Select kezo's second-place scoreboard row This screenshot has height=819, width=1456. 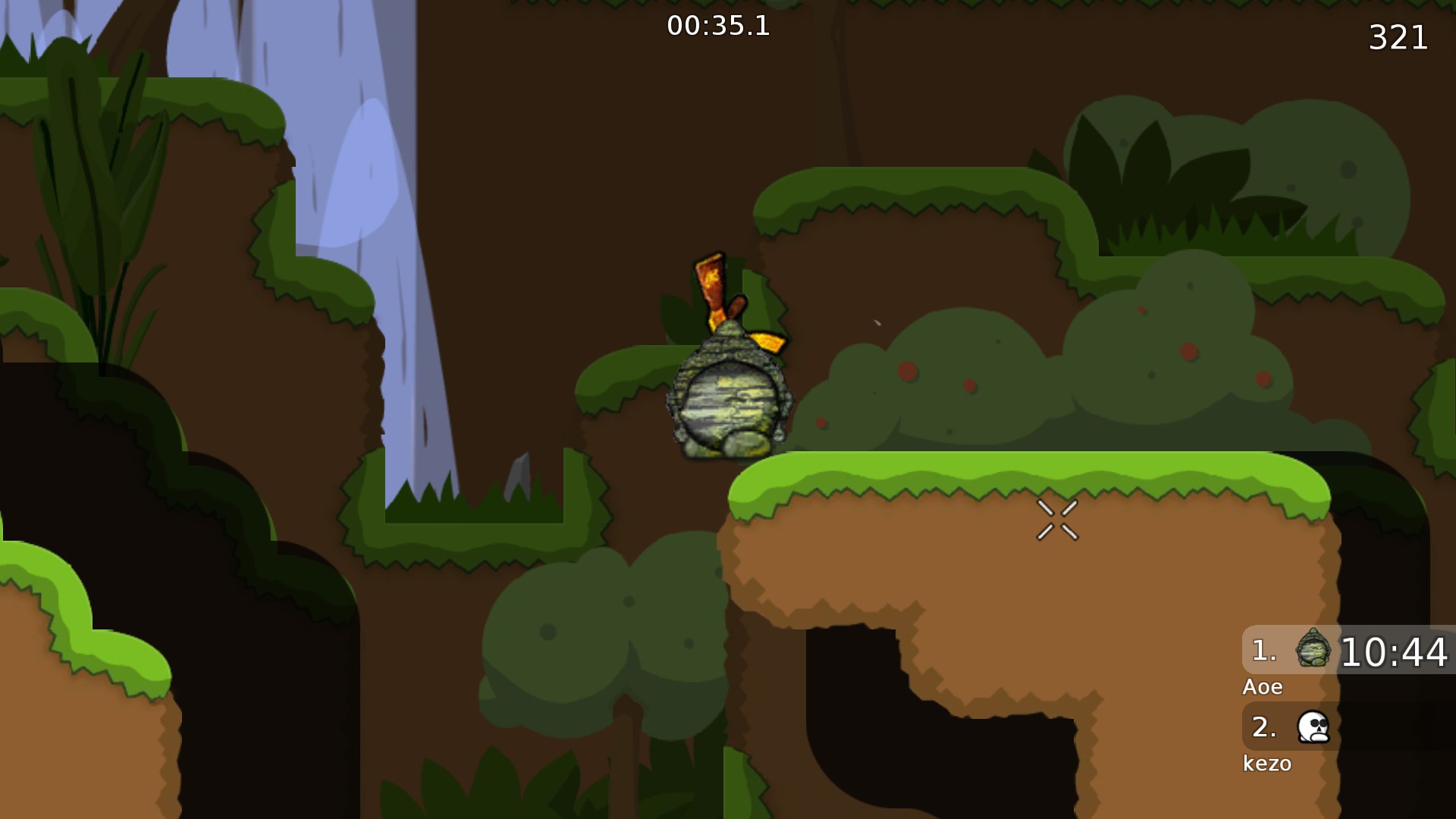1348,726
